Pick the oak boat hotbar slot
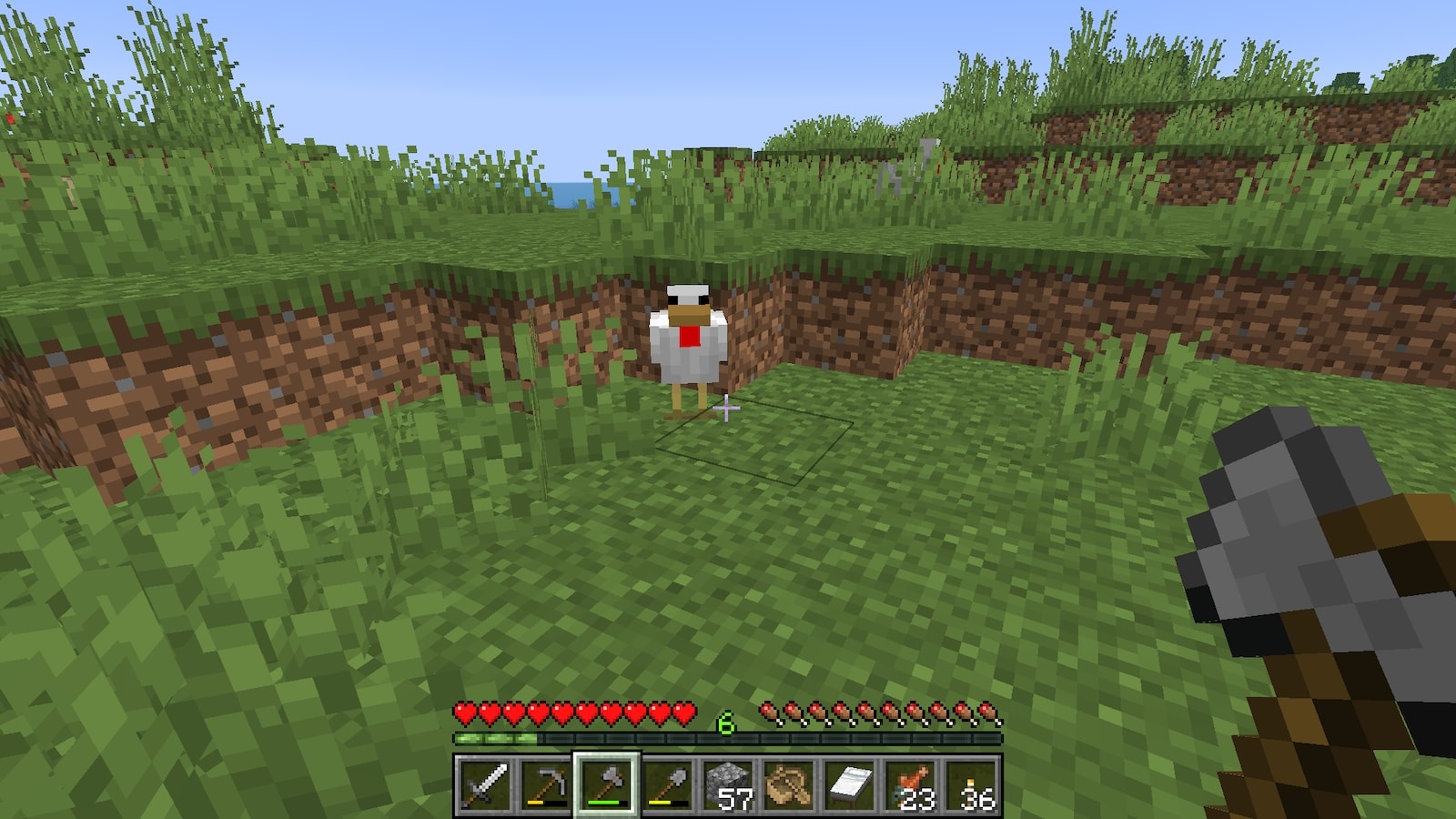The width and height of the screenshot is (1456, 819). click(x=789, y=784)
